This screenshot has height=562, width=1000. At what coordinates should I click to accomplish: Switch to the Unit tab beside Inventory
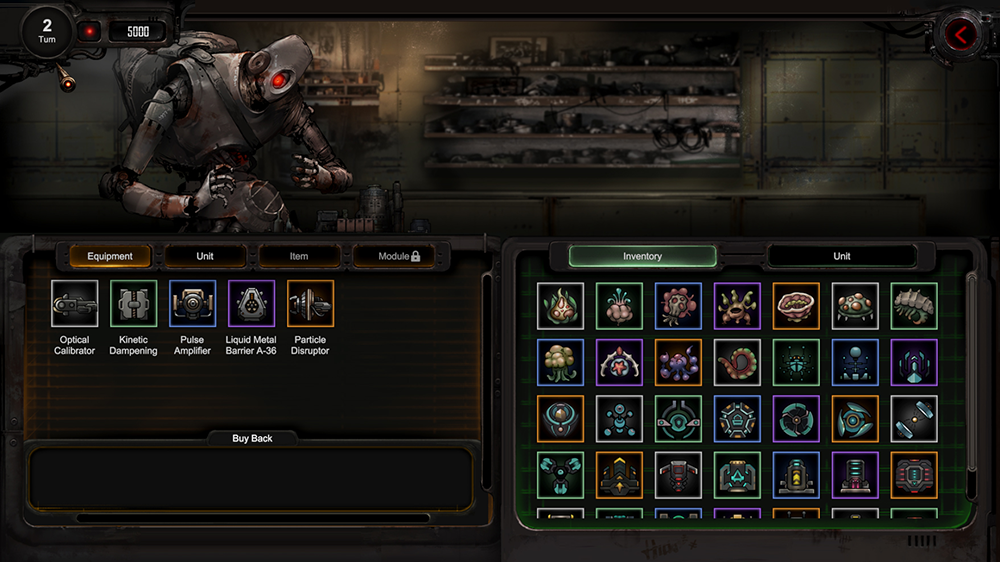point(842,256)
